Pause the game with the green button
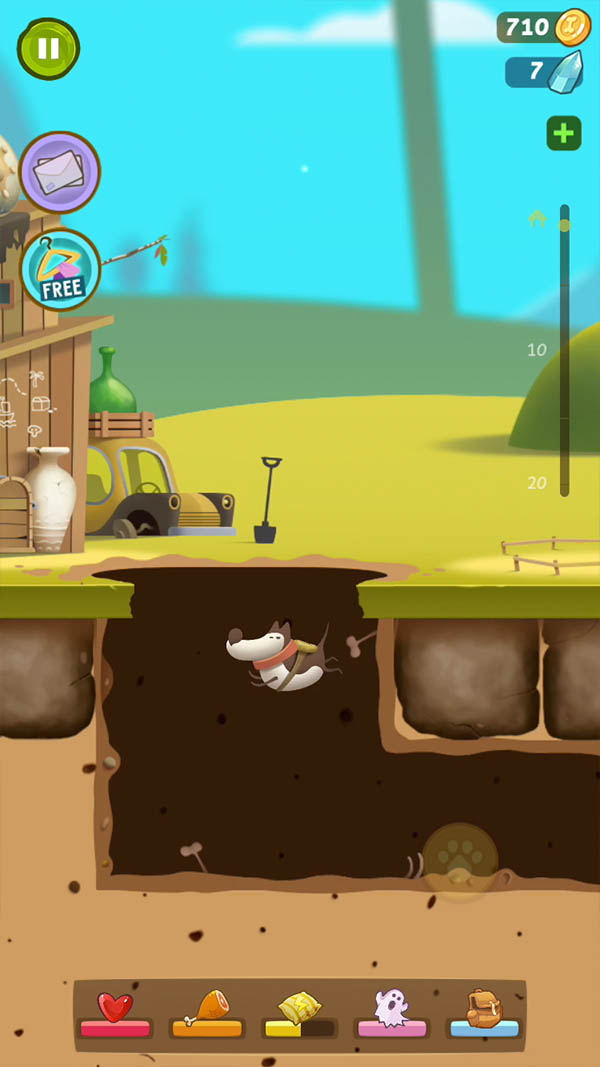Screen dimensions: 600x1067 point(48,48)
